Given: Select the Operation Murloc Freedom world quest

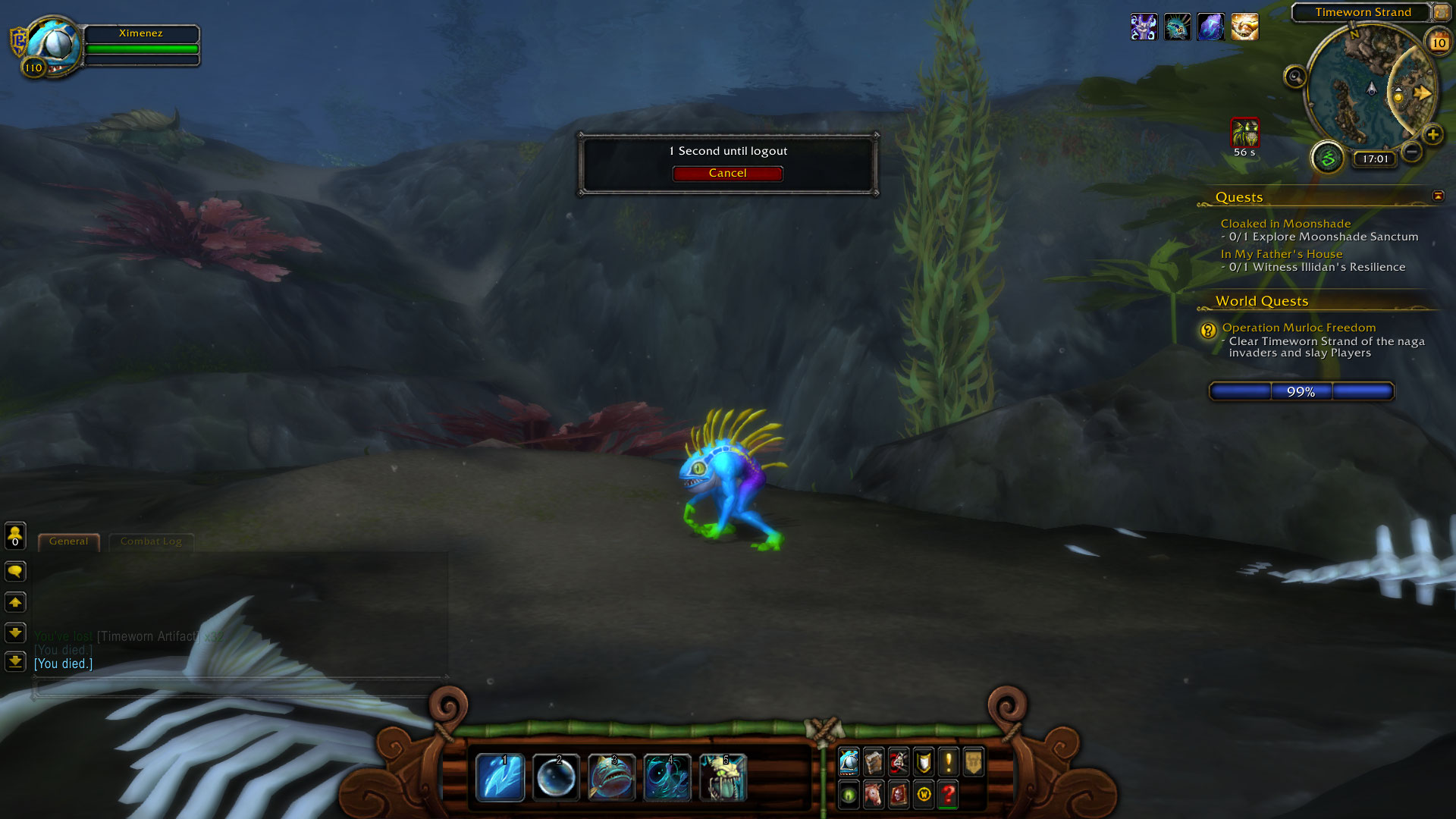Looking at the screenshot, I should coord(1299,328).
